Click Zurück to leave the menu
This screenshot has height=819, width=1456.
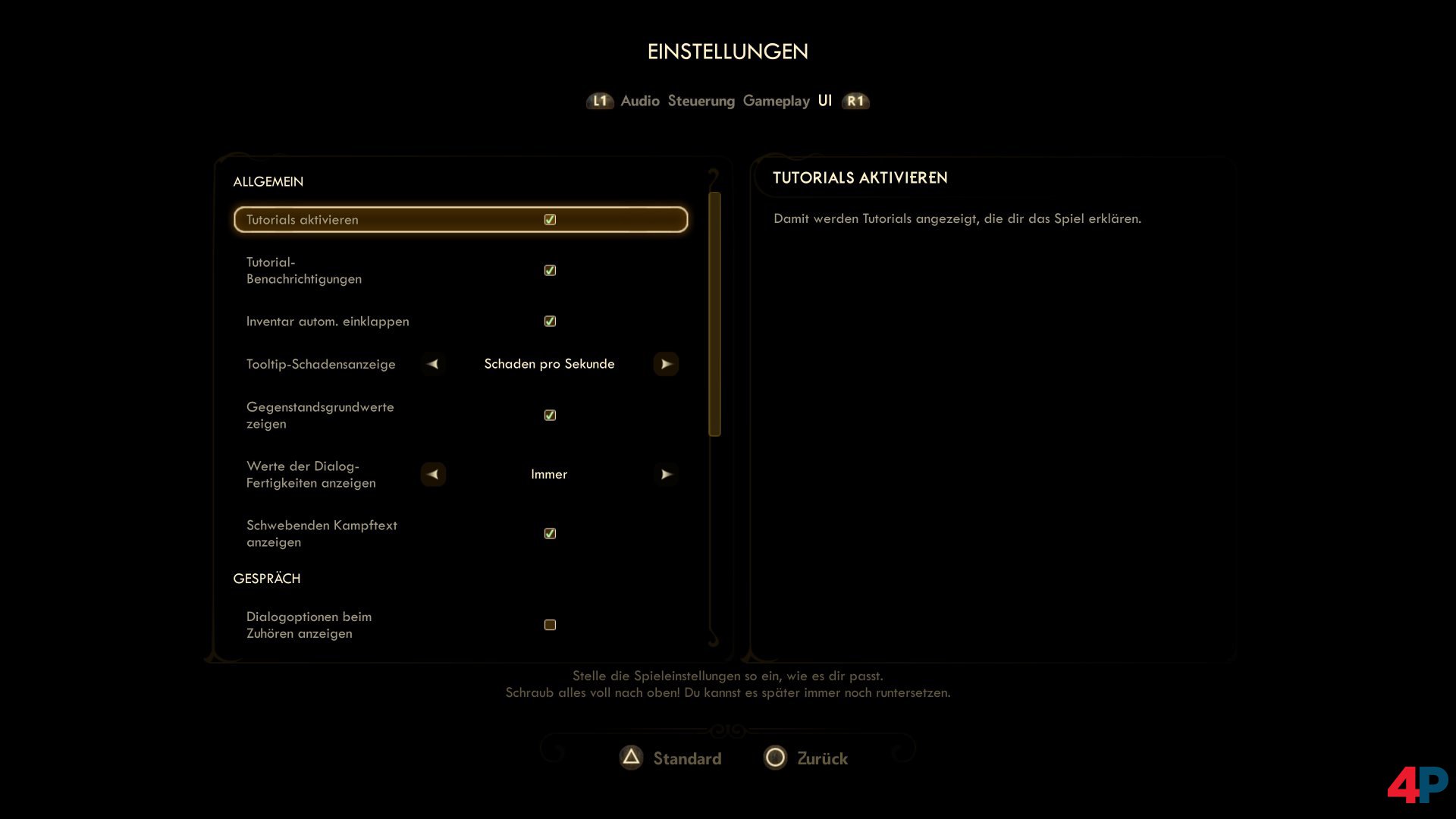coord(823,758)
